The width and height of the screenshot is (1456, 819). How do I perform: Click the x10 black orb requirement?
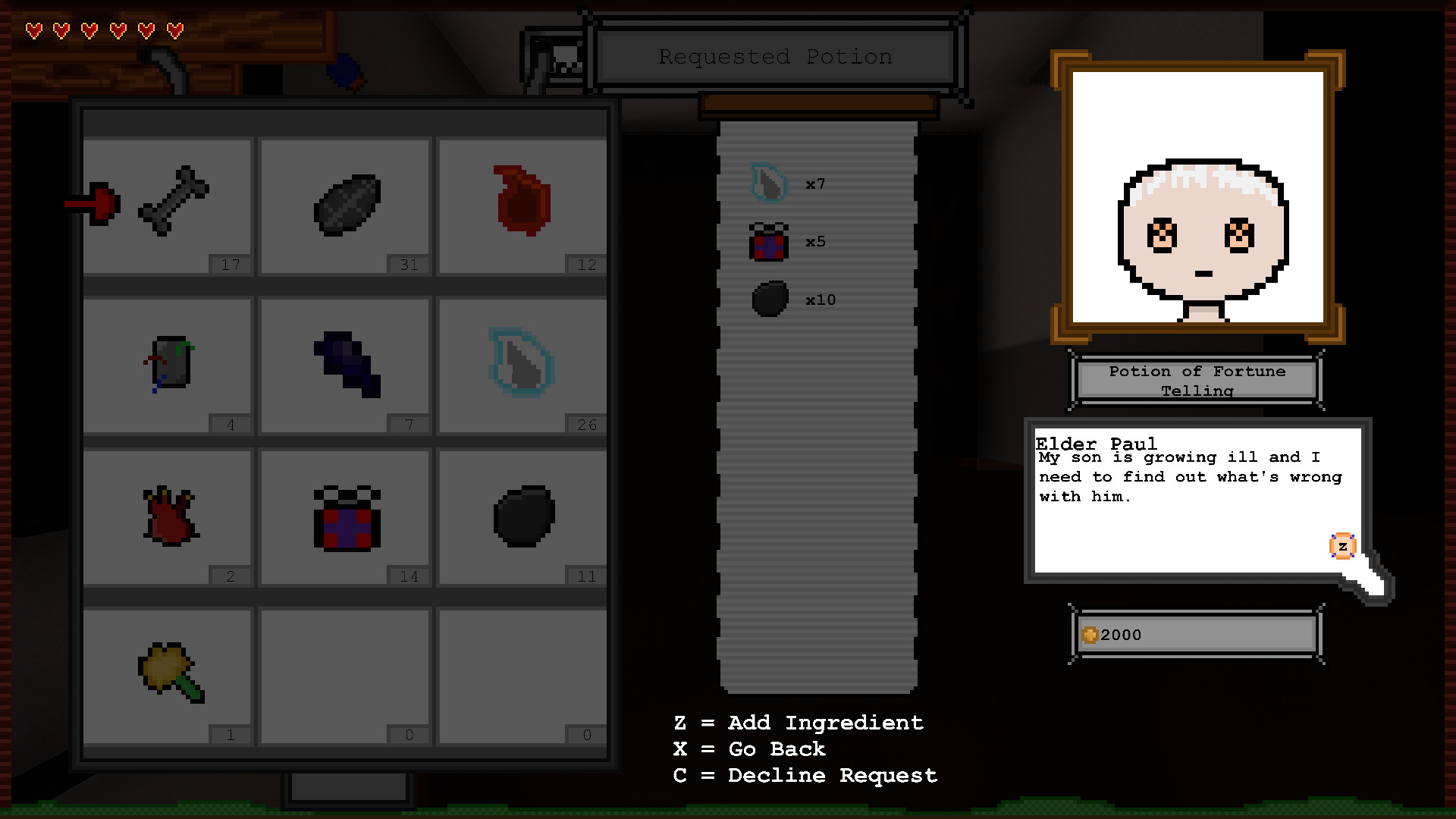coord(793,299)
